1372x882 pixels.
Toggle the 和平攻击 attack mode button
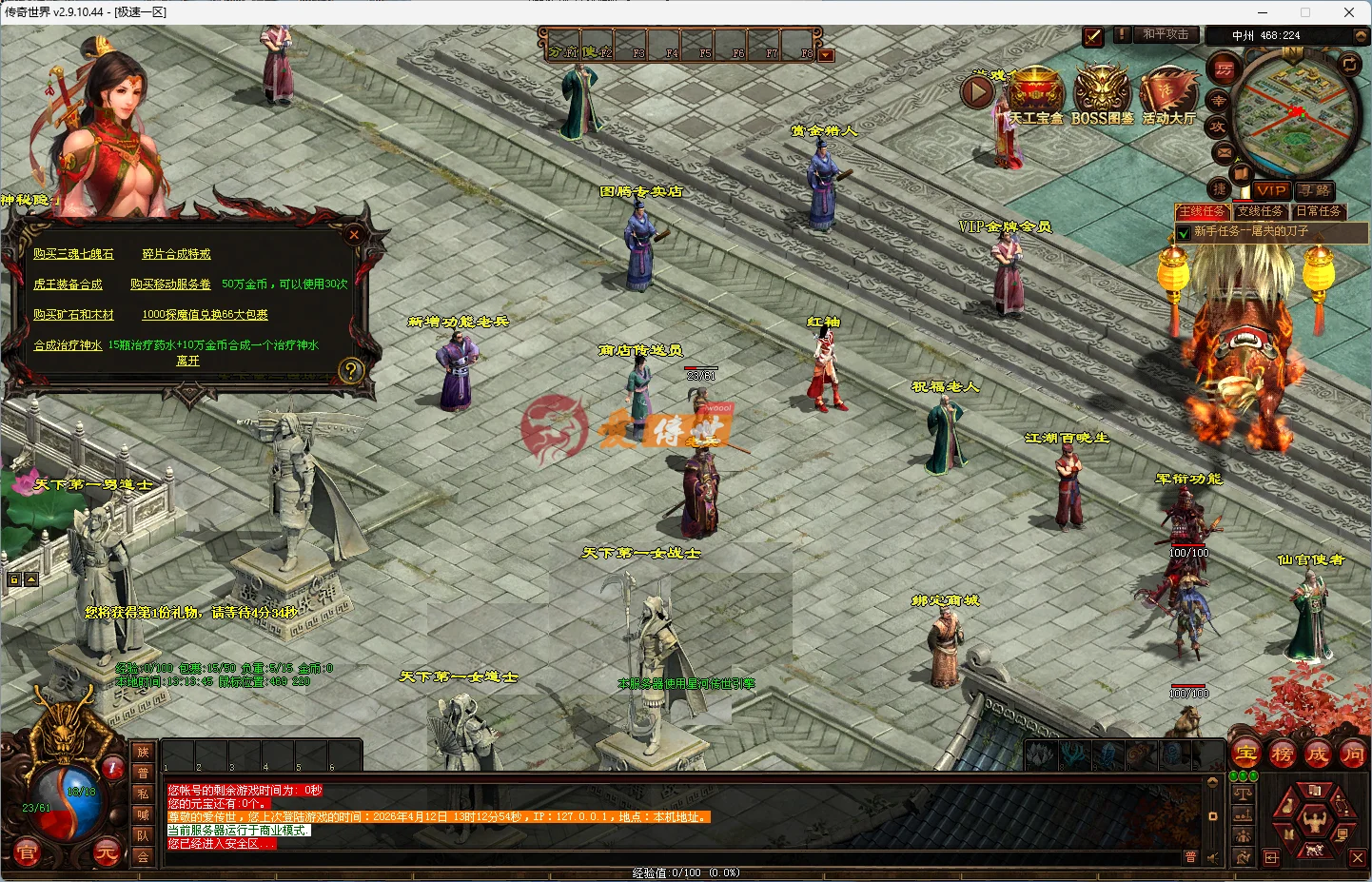point(1166,36)
